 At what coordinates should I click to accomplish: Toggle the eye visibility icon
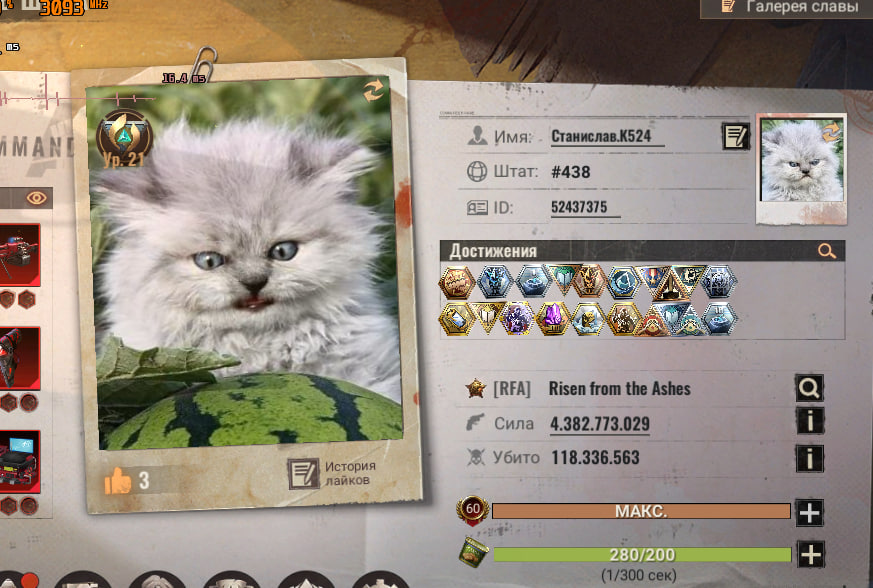point(37,197)
